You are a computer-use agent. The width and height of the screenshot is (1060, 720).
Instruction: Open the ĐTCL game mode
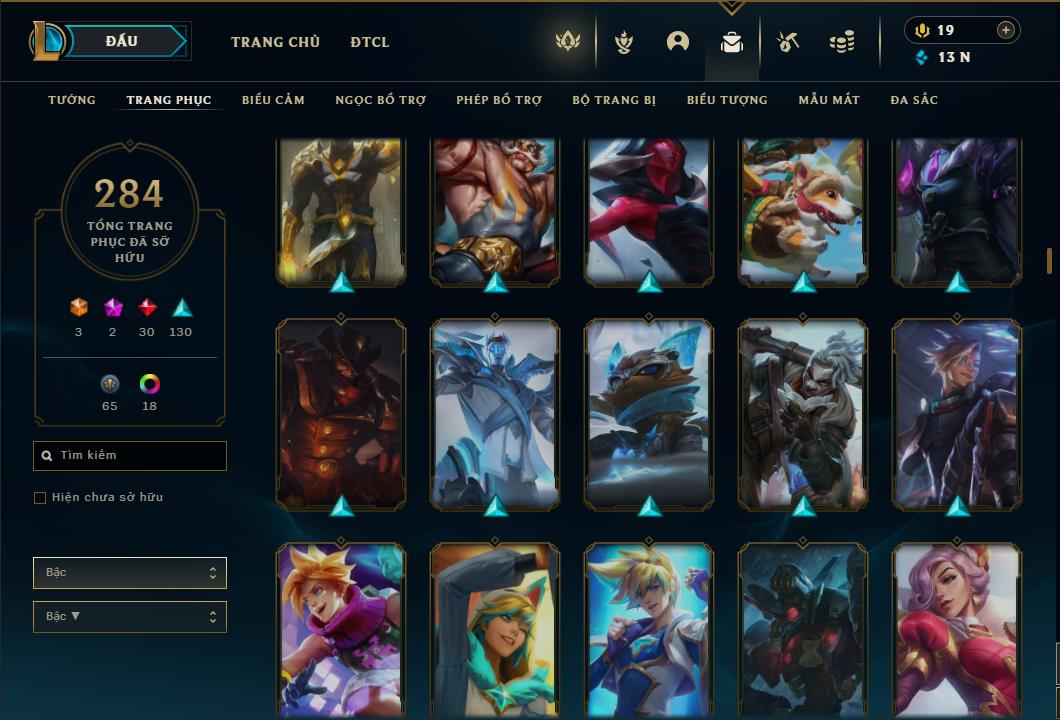click(x=370, y=42)
